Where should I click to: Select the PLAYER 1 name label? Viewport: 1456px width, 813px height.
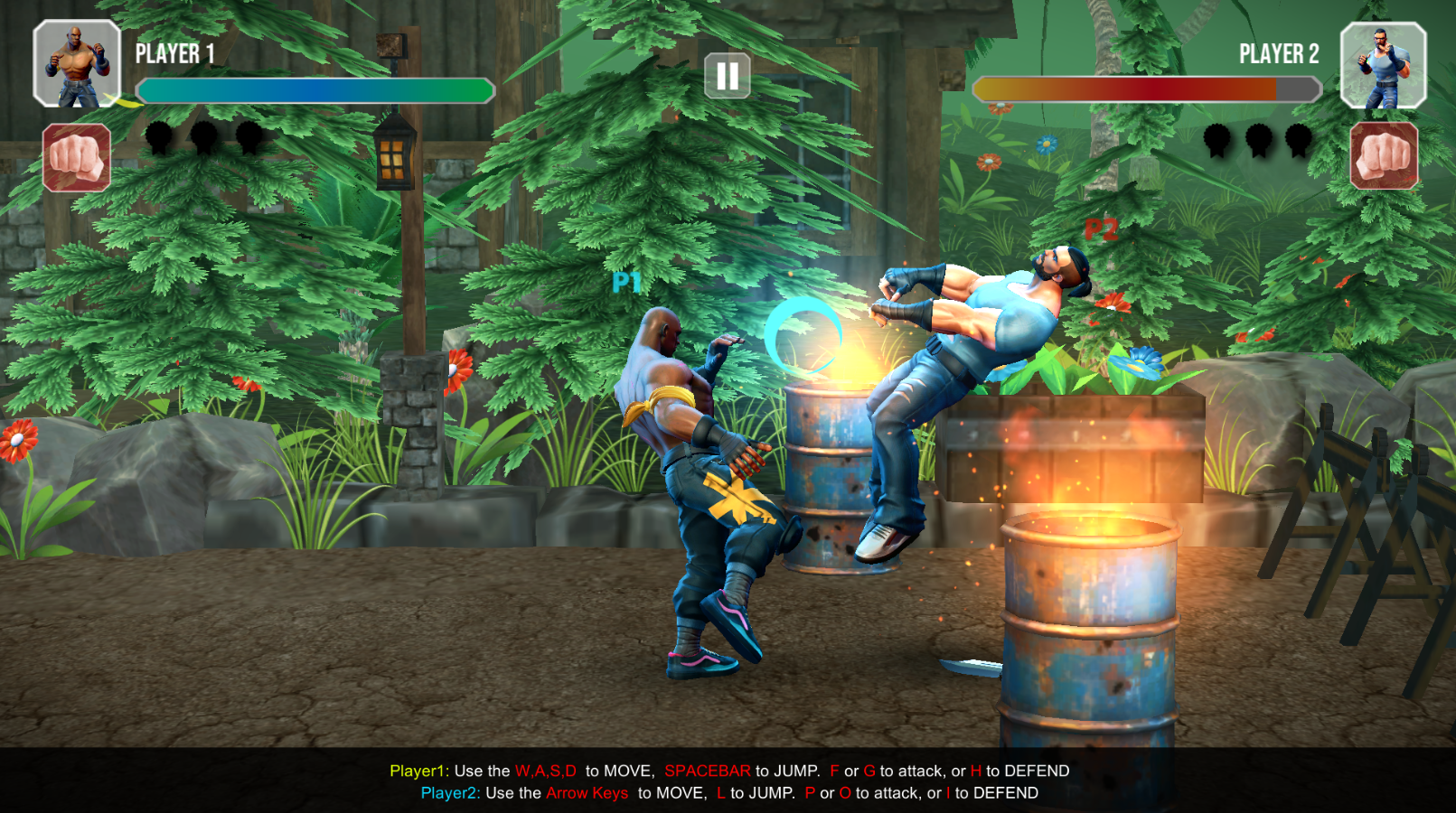[x=174, y=55]
